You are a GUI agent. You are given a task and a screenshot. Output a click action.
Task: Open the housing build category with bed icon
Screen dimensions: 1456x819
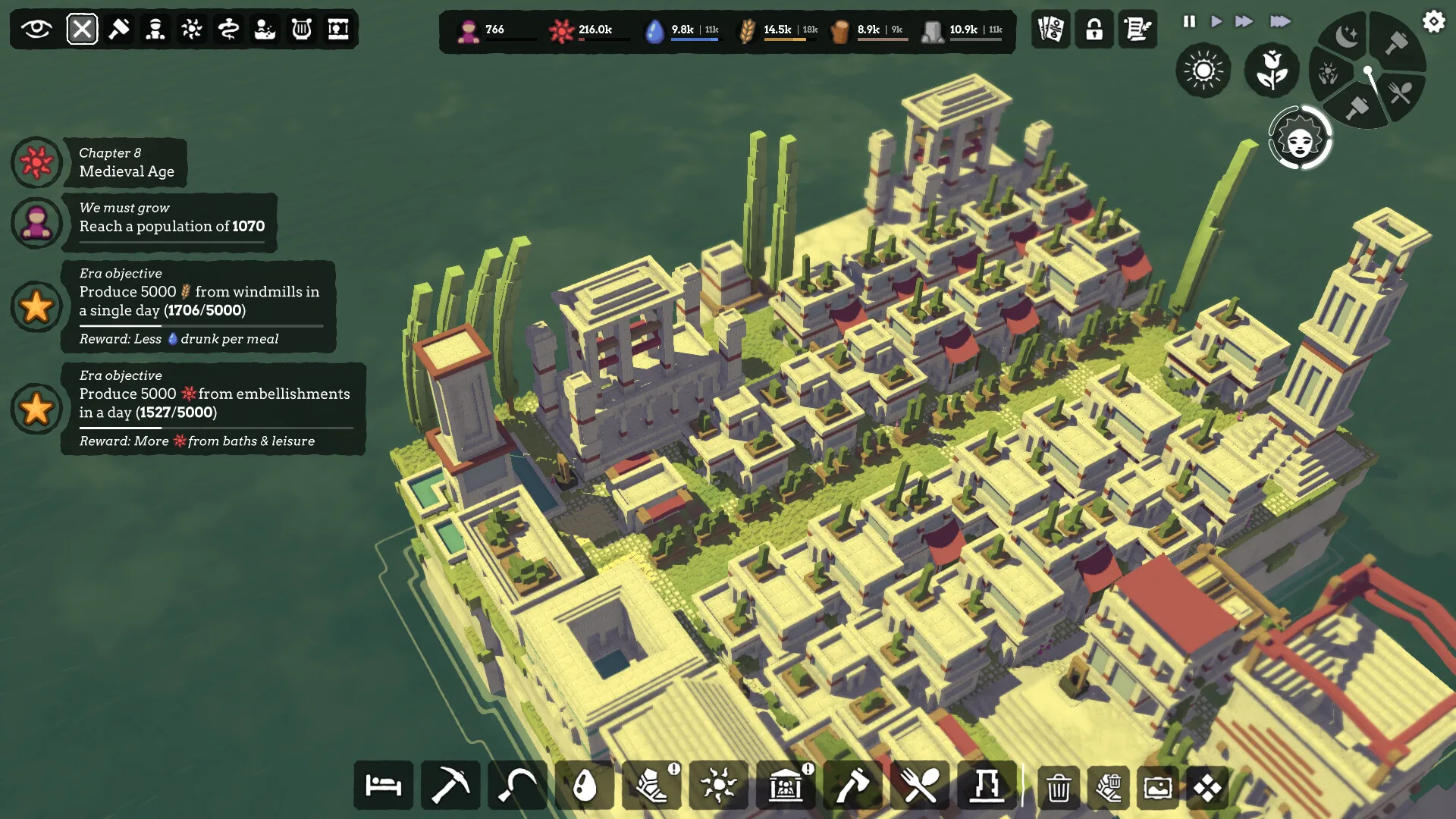pyautogui.click(x=384, y=786)
